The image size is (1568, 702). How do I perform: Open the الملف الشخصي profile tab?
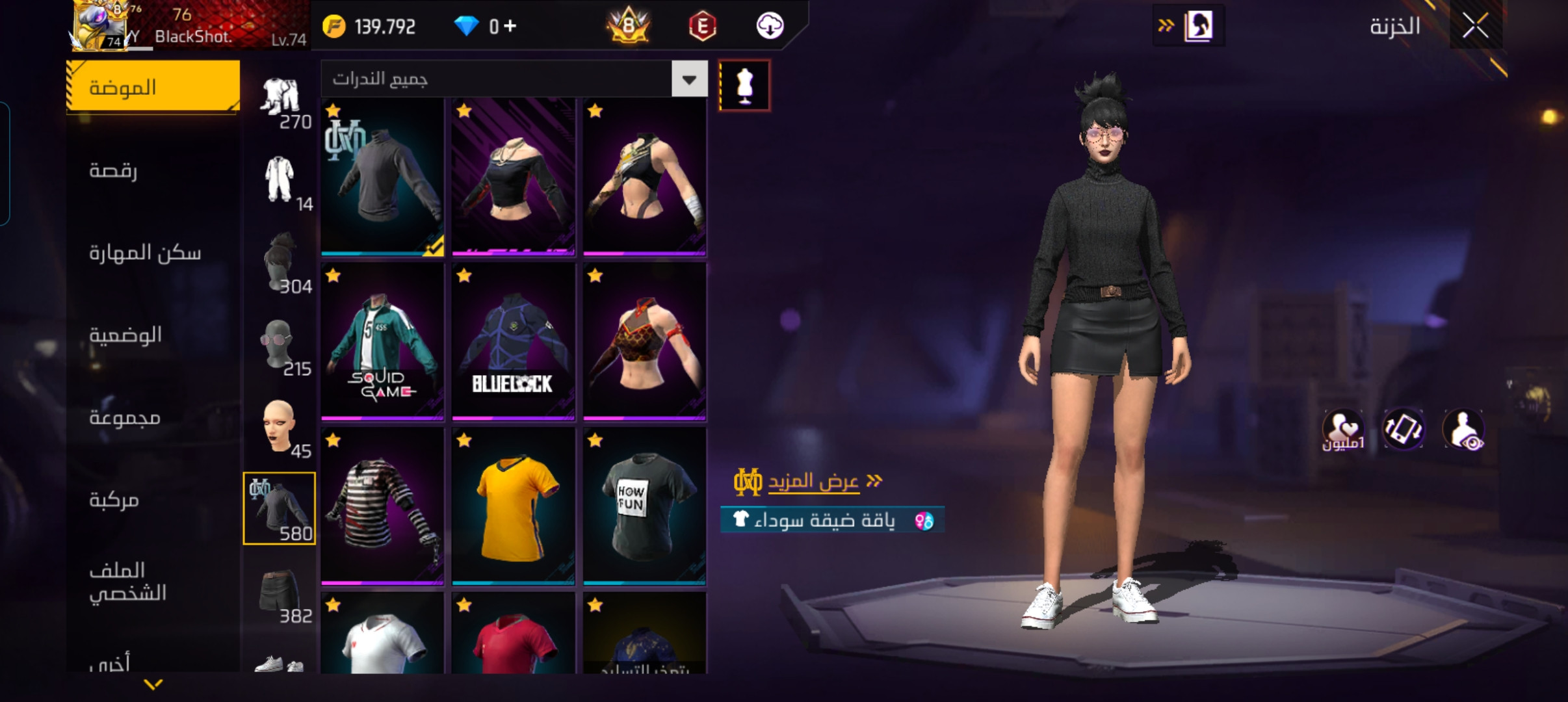coord(128,581)
